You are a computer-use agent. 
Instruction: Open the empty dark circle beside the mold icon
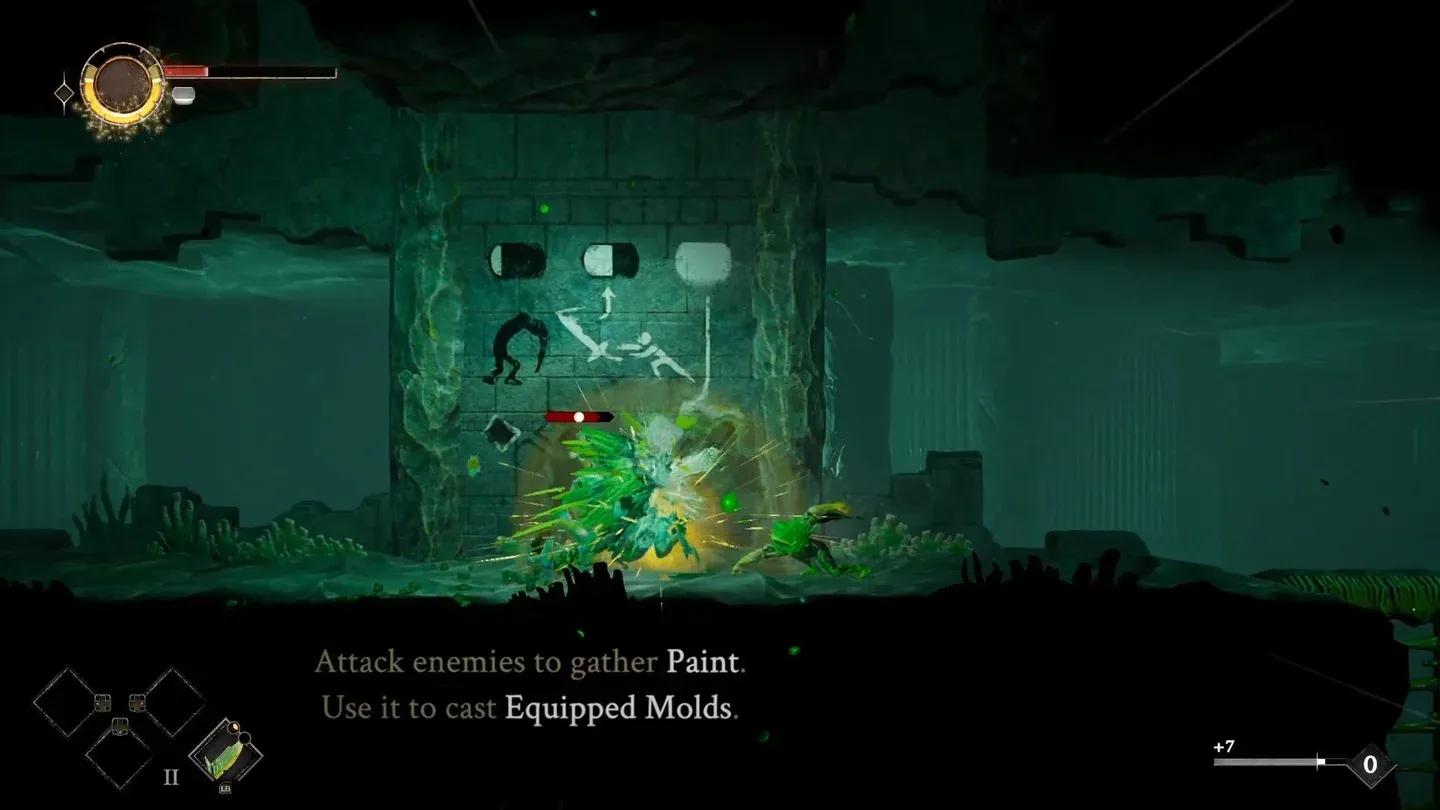pyautogui.click(x=245, y=738)
